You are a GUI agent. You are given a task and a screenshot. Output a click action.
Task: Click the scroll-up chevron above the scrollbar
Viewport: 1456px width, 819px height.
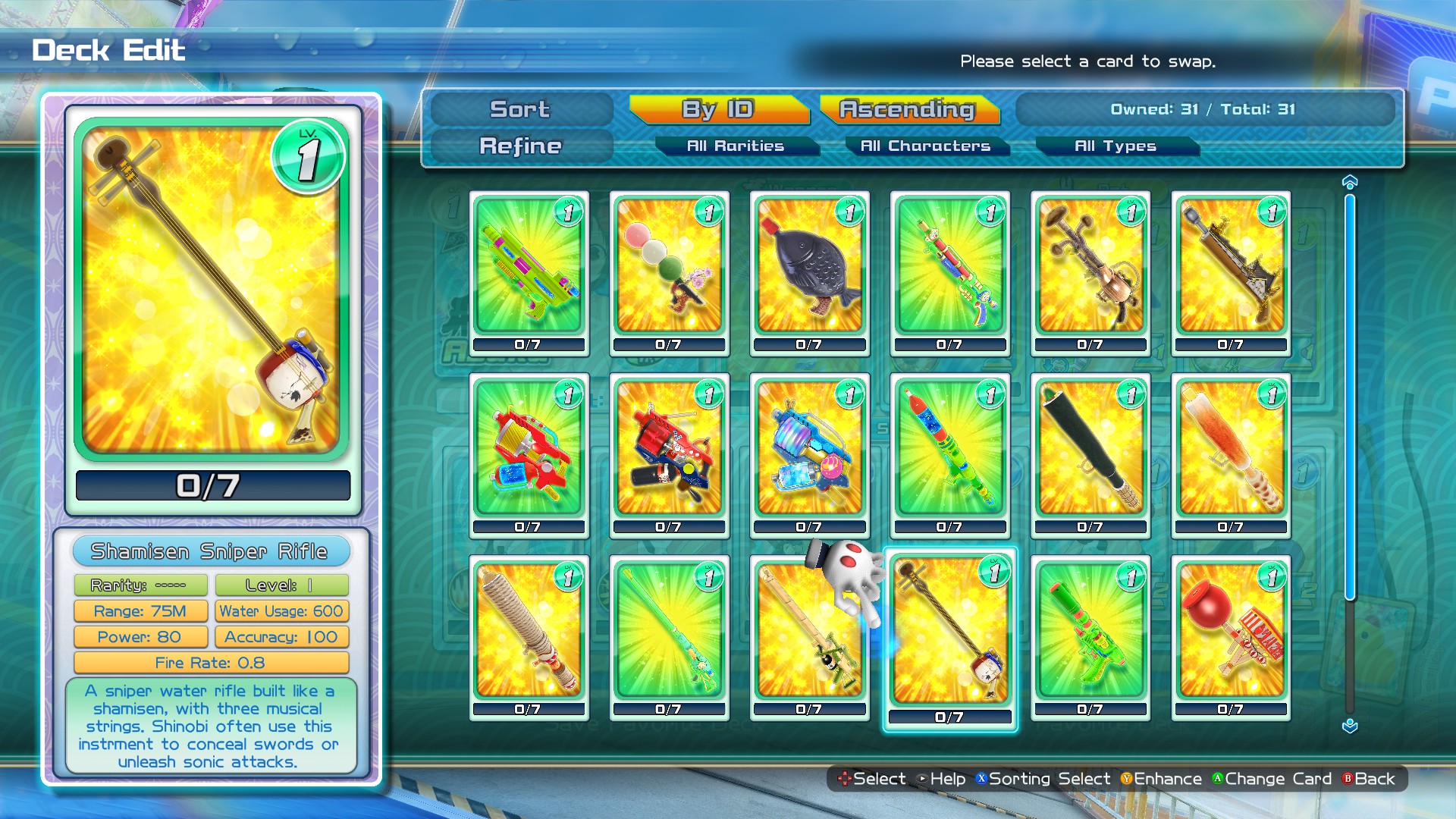[1348, 180]
